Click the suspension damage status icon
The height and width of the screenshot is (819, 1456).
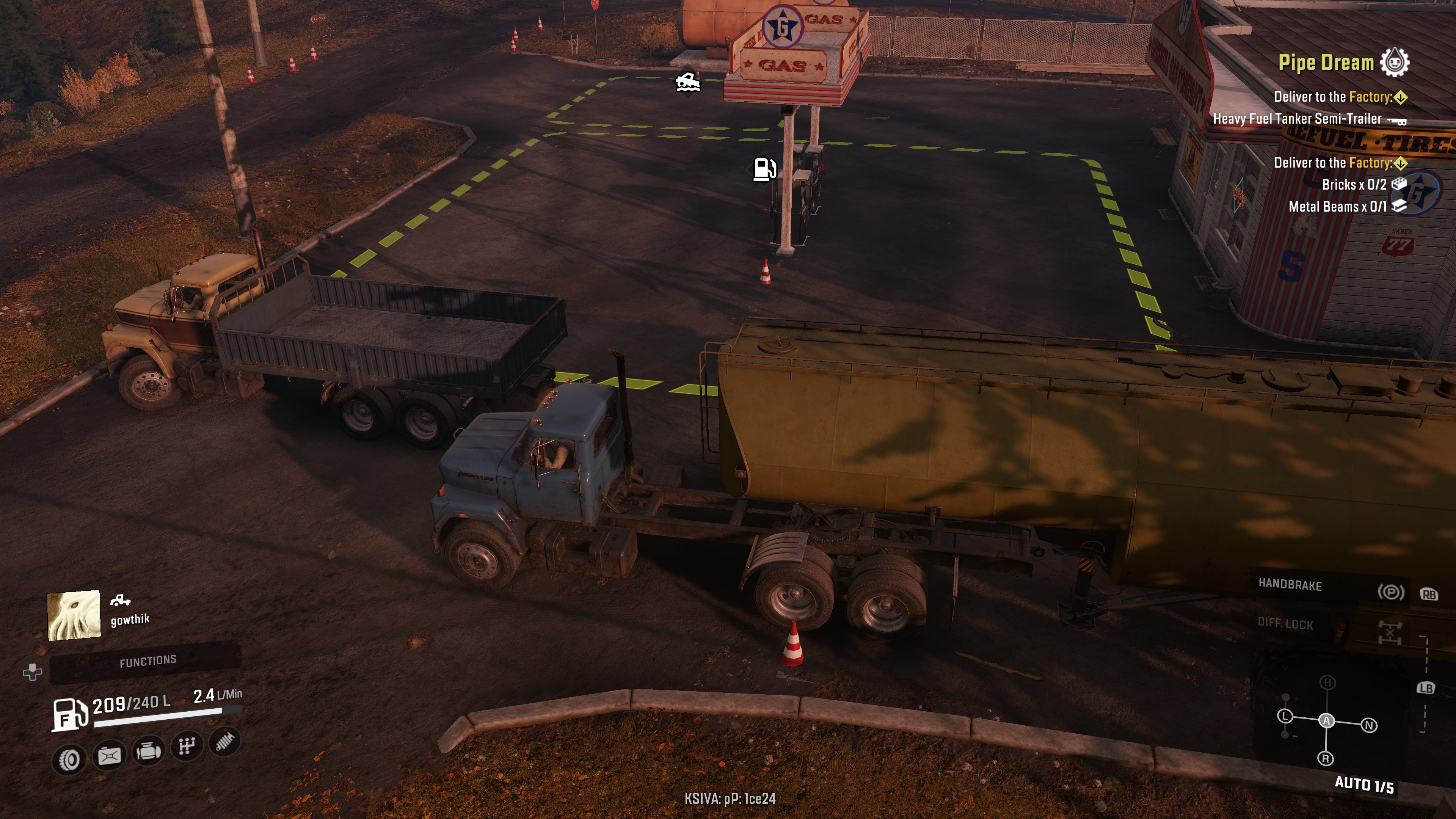click(225, 741)
